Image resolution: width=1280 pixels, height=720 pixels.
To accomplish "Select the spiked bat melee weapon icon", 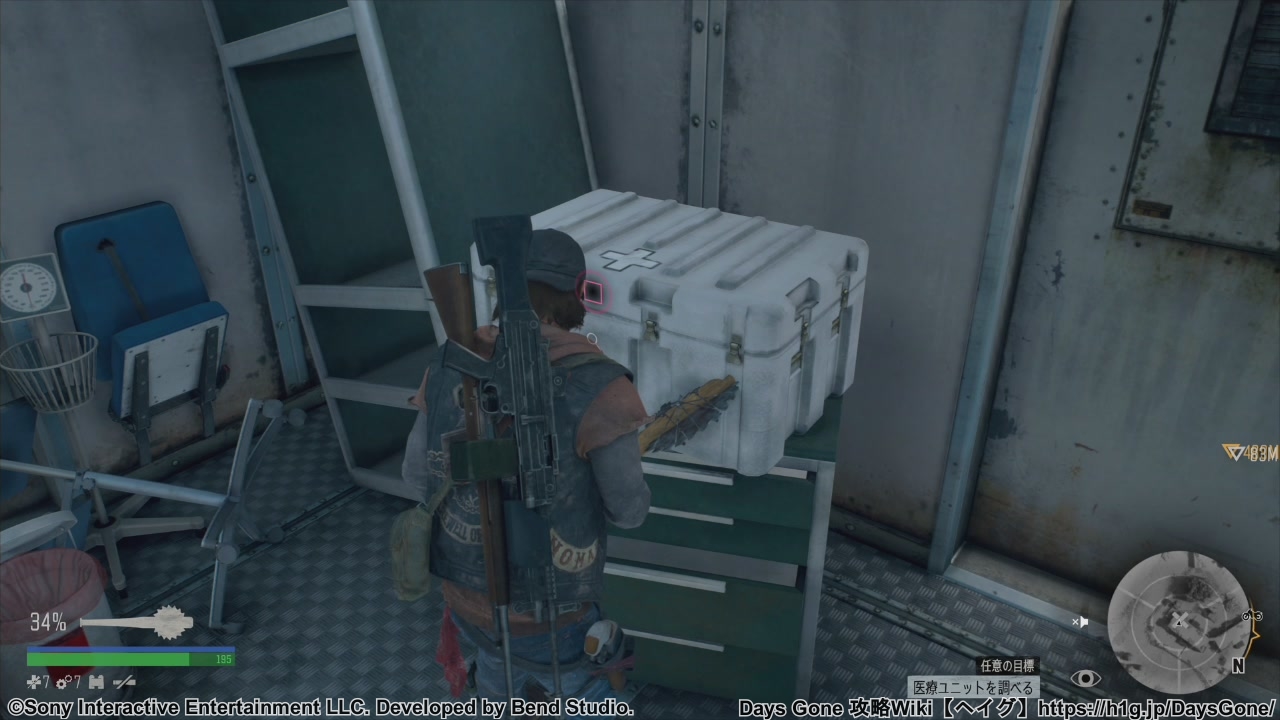I will click(137, 624).
